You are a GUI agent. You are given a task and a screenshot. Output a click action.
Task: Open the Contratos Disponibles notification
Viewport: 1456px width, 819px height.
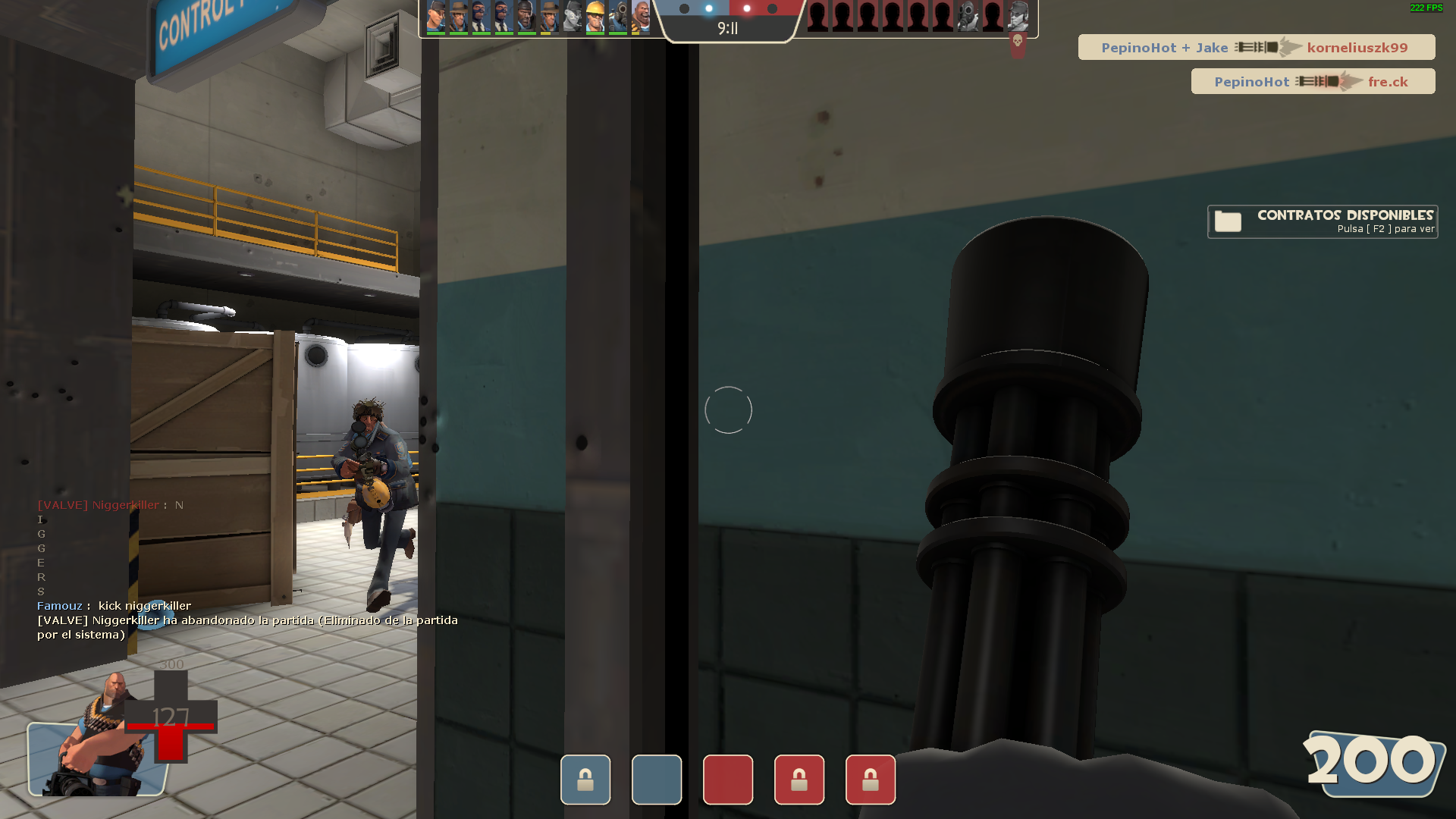pos(1322,221)
